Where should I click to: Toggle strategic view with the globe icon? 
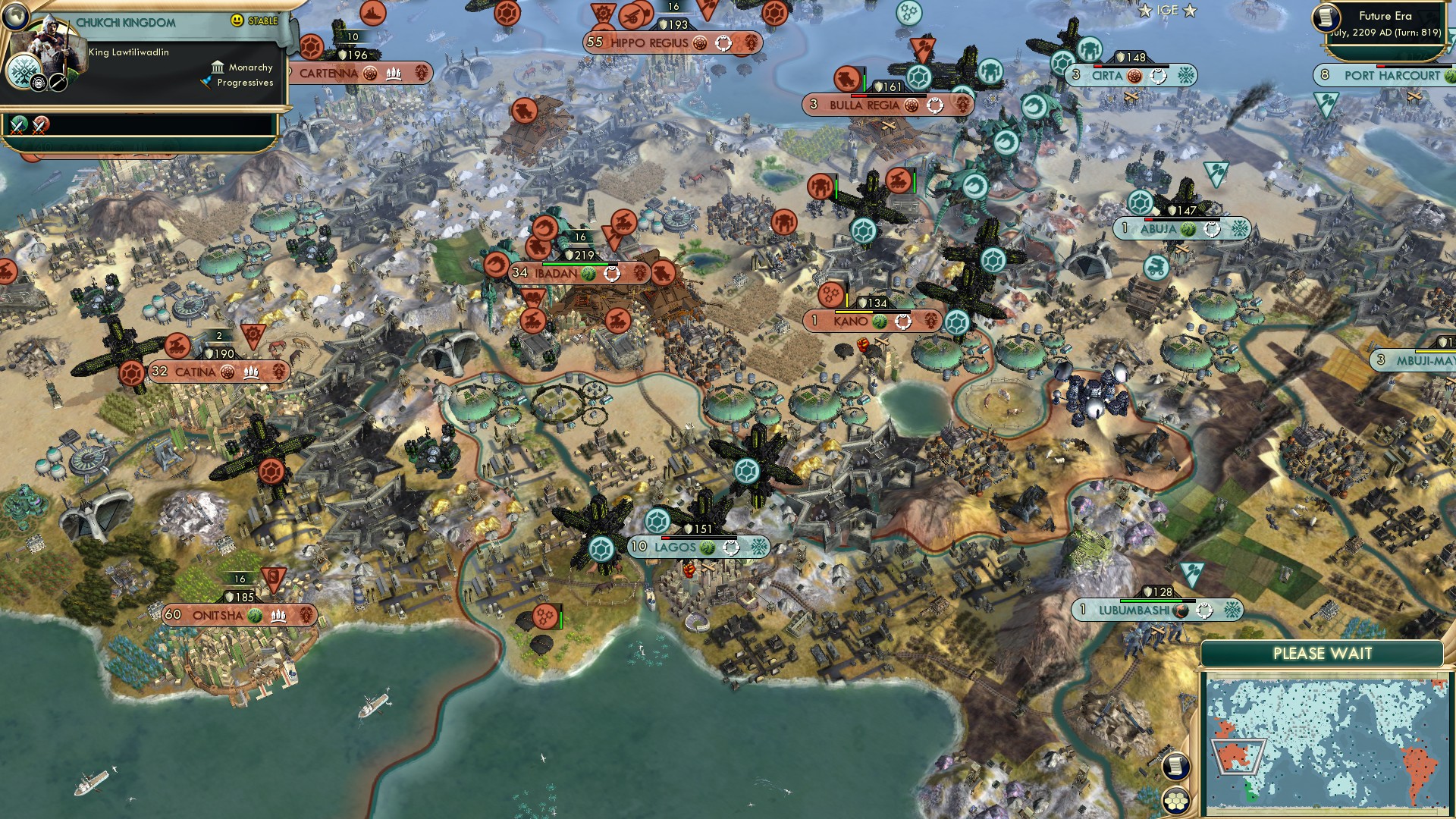(x=15, y=15)
